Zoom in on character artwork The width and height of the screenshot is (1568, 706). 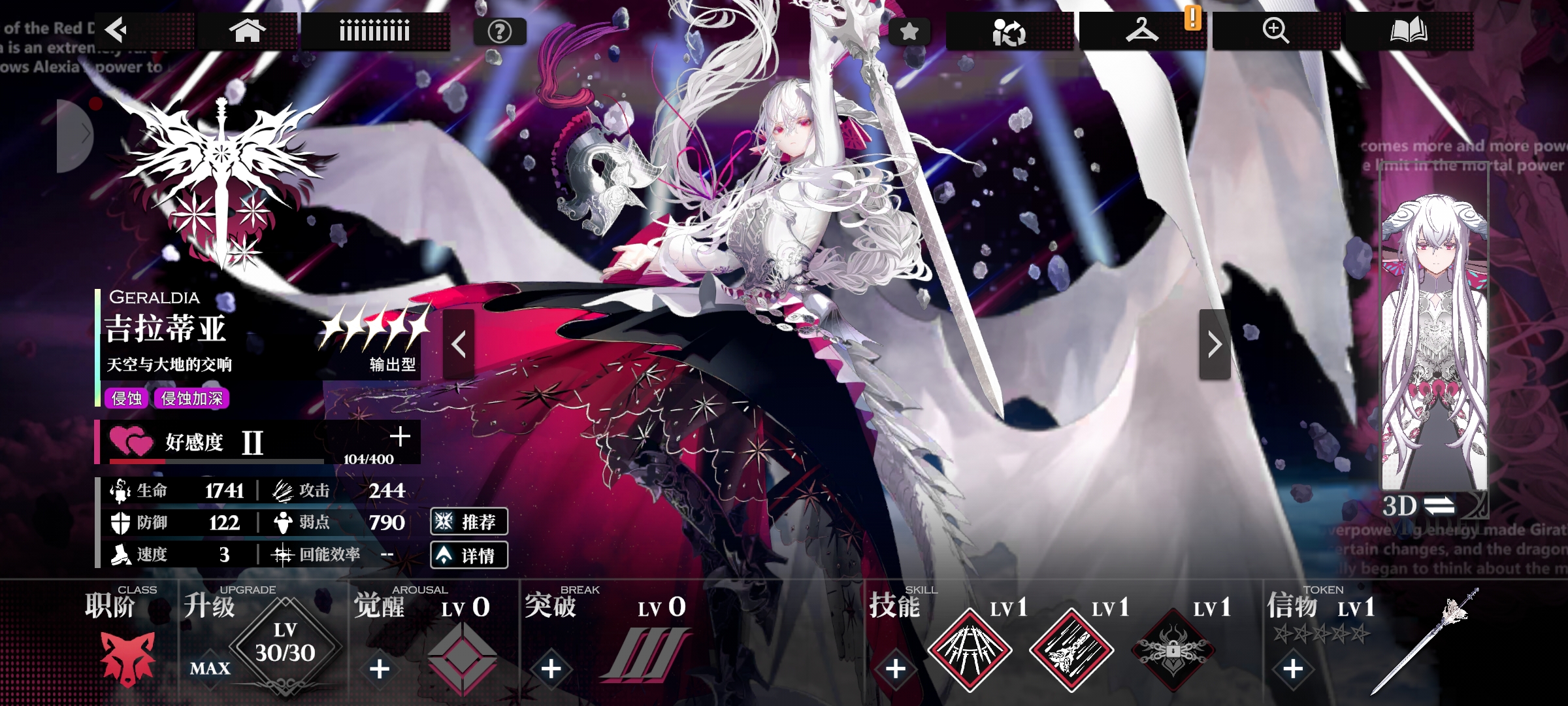coord(1275,31)
